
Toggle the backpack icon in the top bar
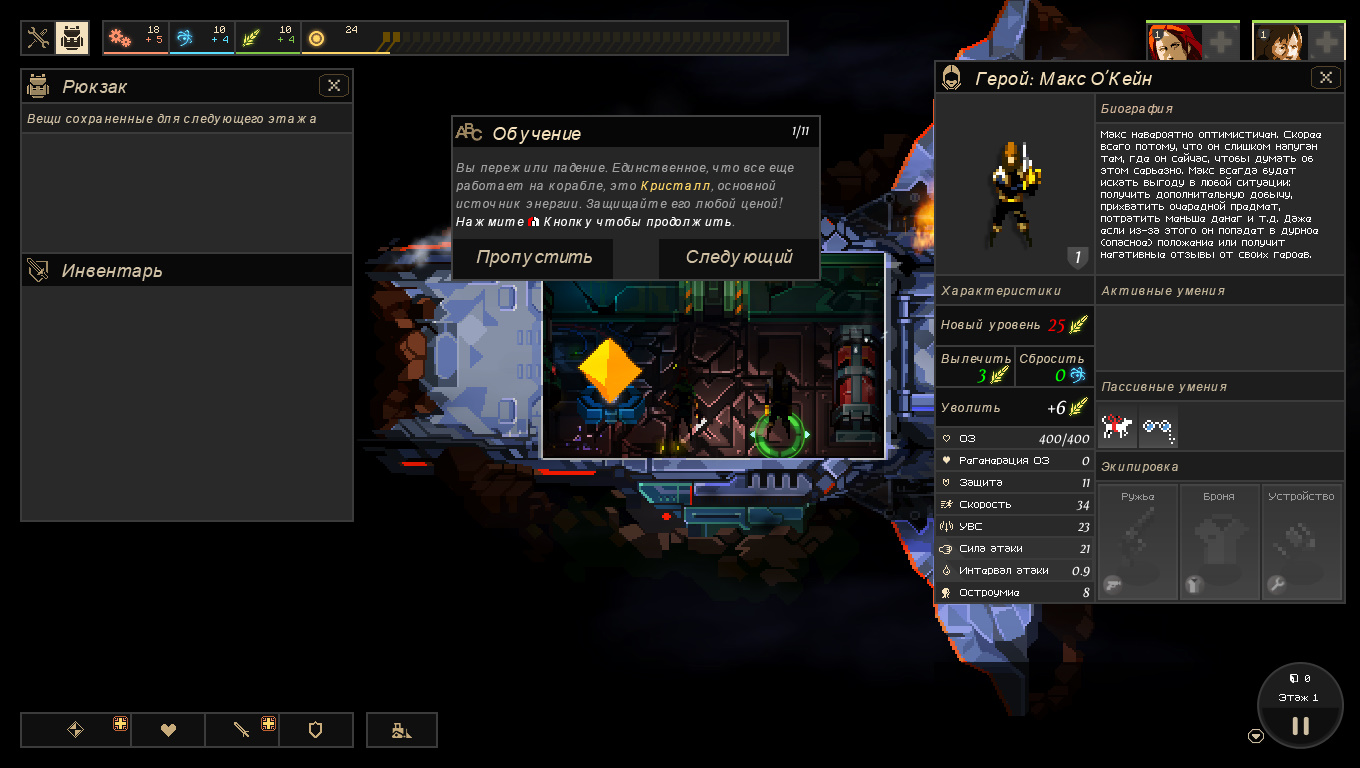72,38
